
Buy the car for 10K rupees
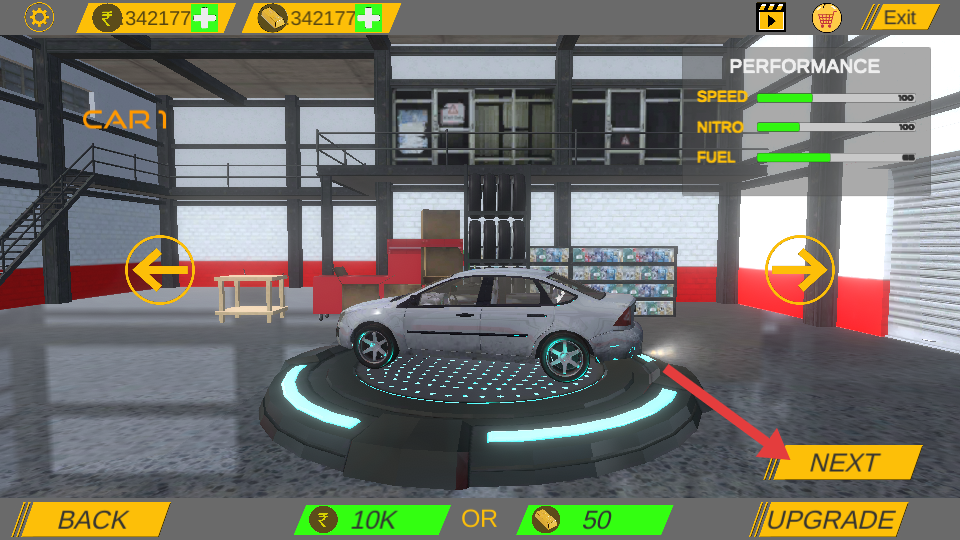371,520
